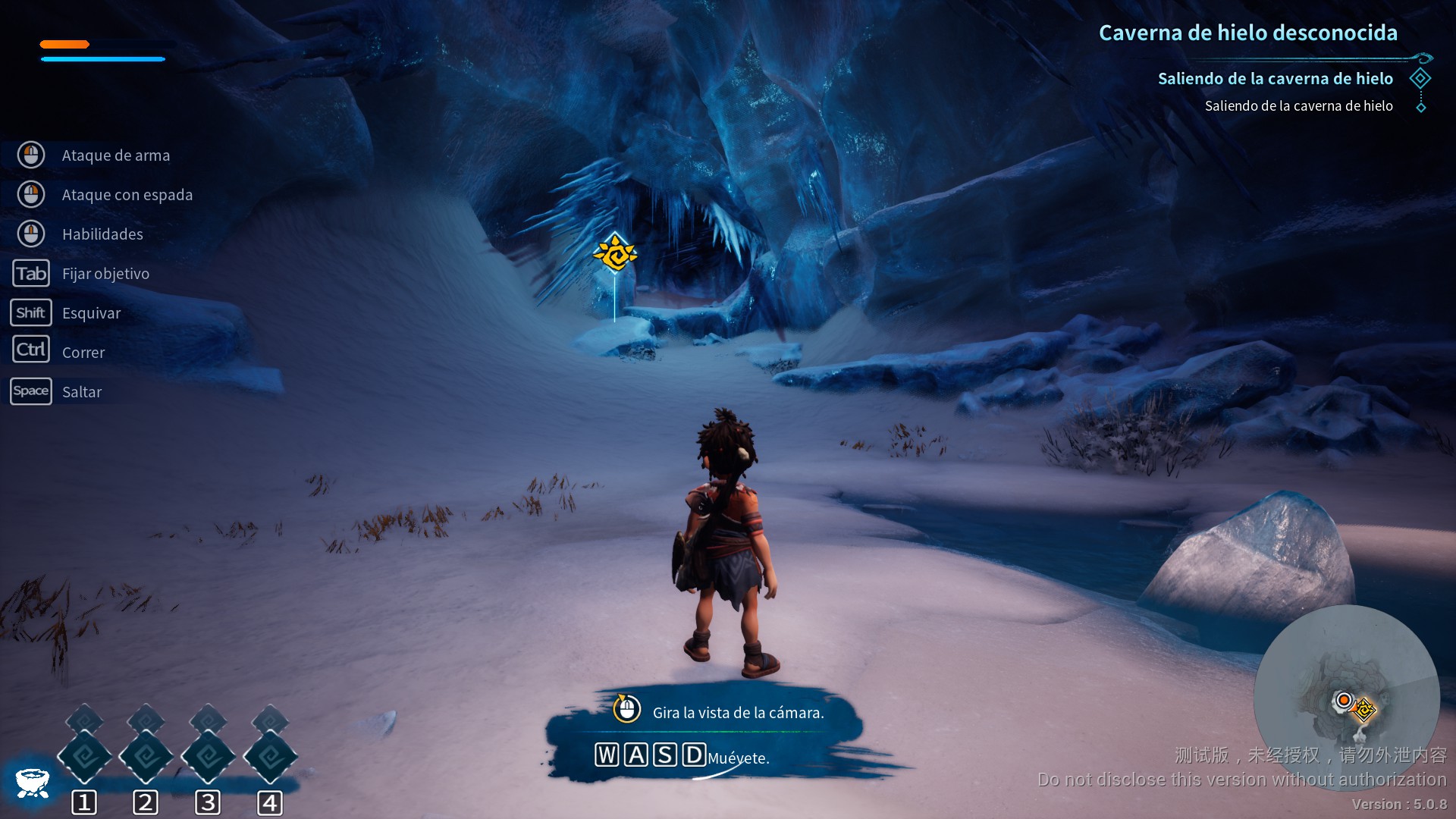Activate the skill slot numbered 1
The height and width of the screenshot is (819, 1456).
(84, 757)
